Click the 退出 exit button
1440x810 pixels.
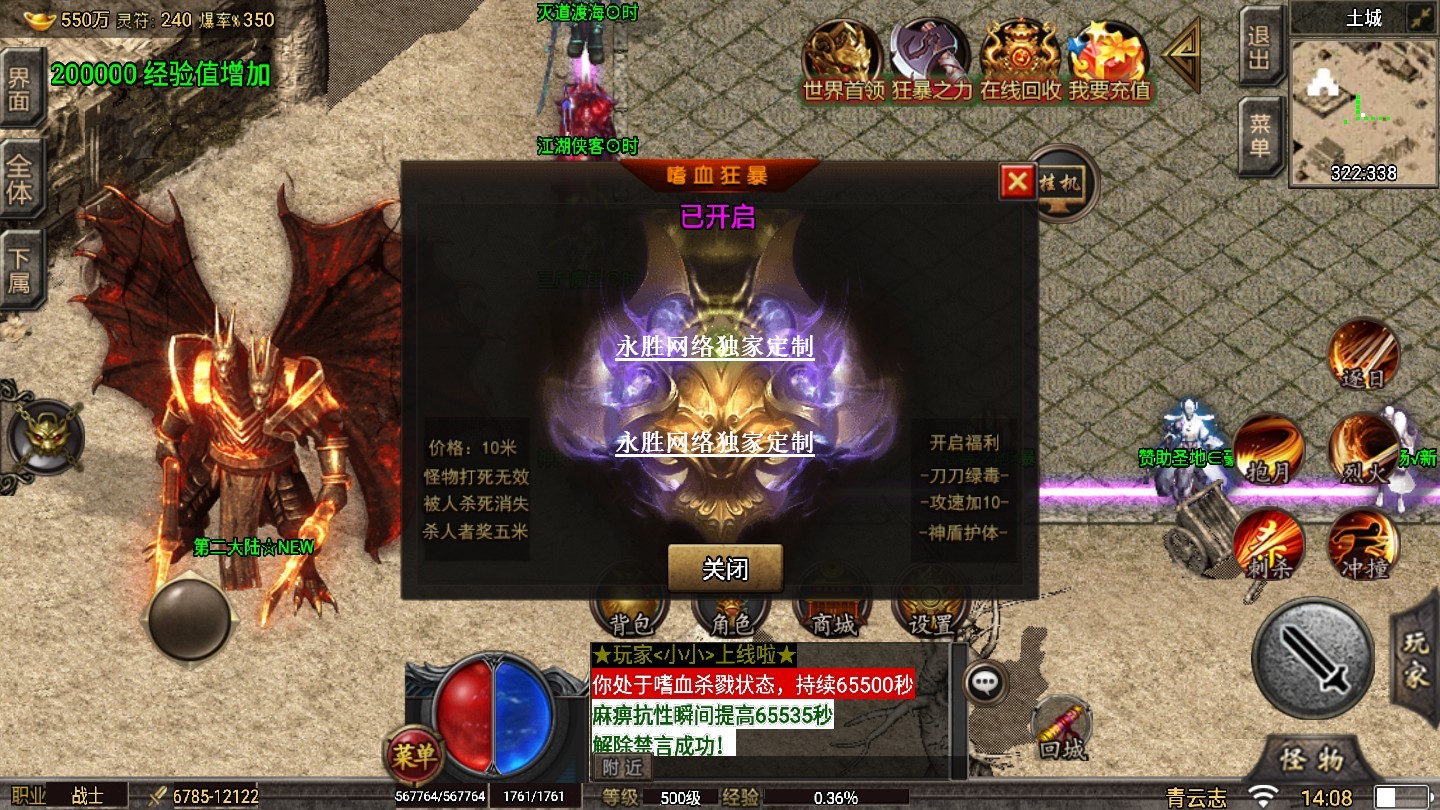1261,47
